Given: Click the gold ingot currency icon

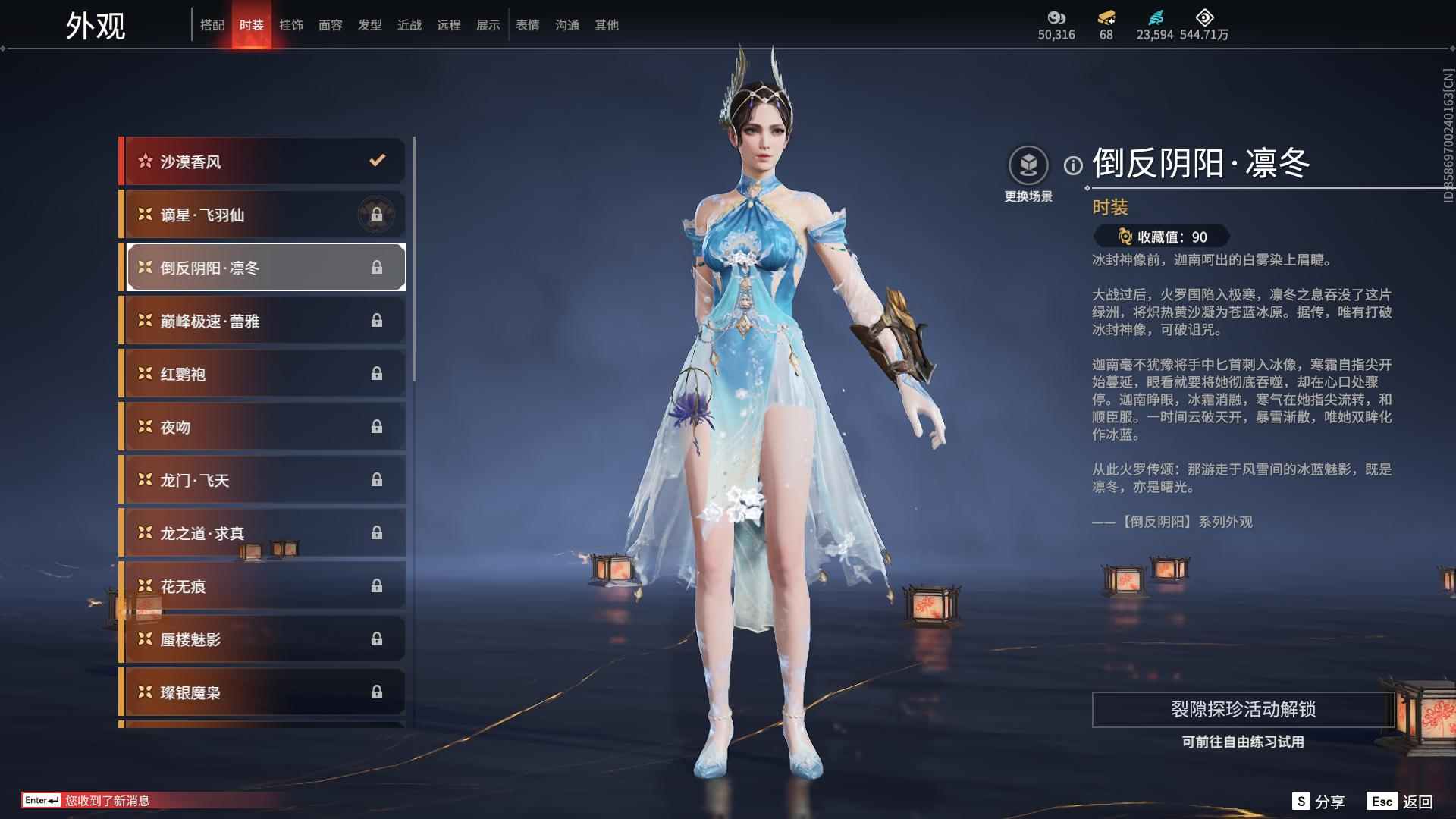Looking at the screenshot, I should click(1106, 18).
